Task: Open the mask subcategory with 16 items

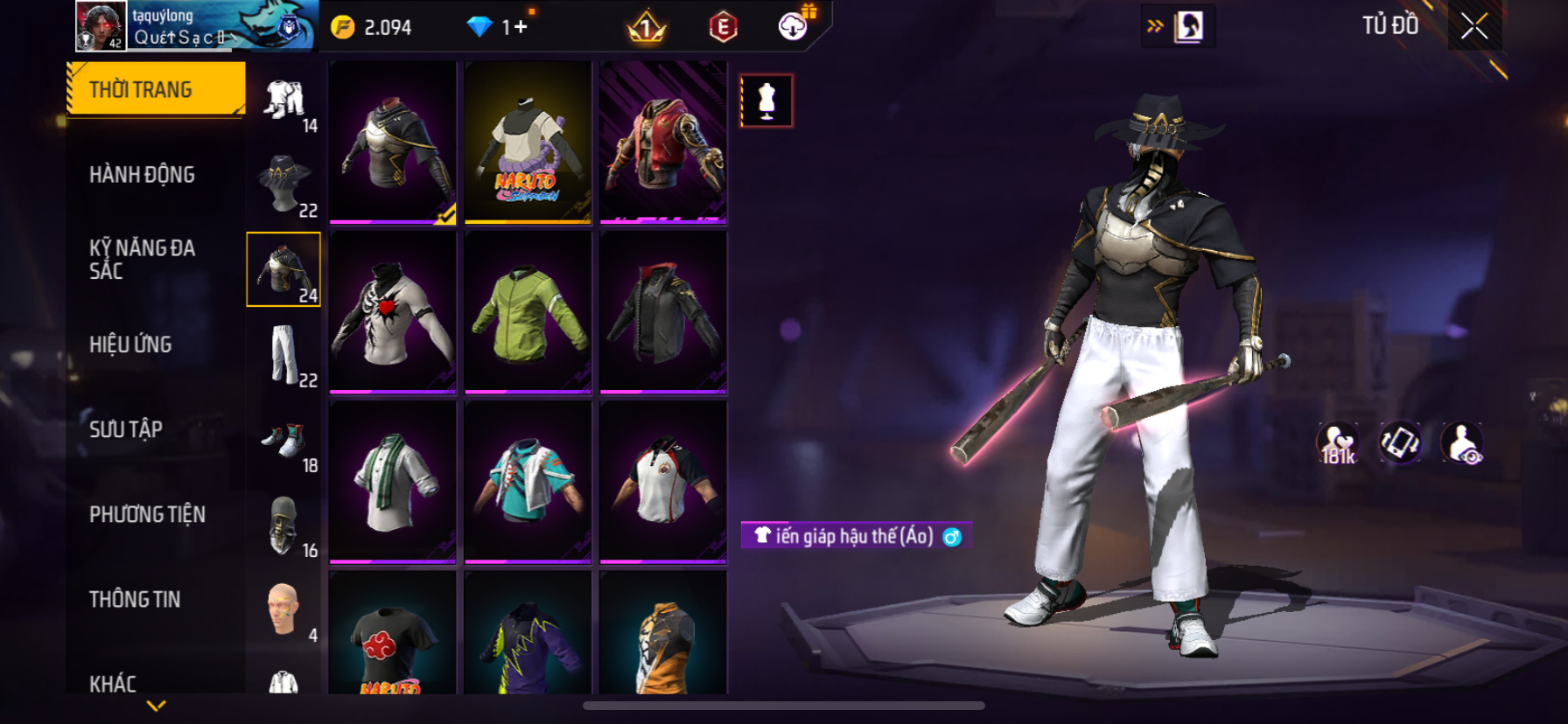Action: (x=284, y=525)
